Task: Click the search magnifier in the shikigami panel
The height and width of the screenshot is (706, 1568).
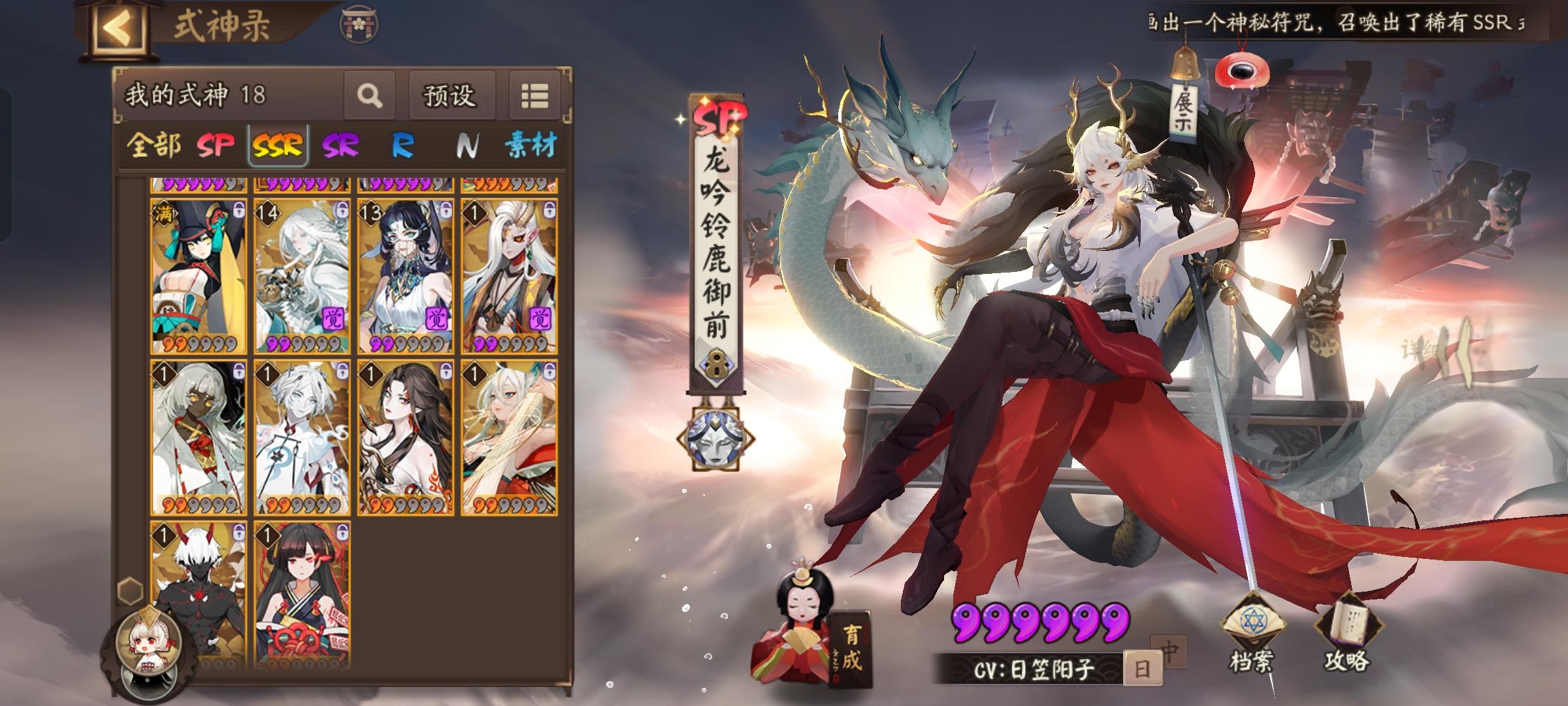Action: point(371,95)
